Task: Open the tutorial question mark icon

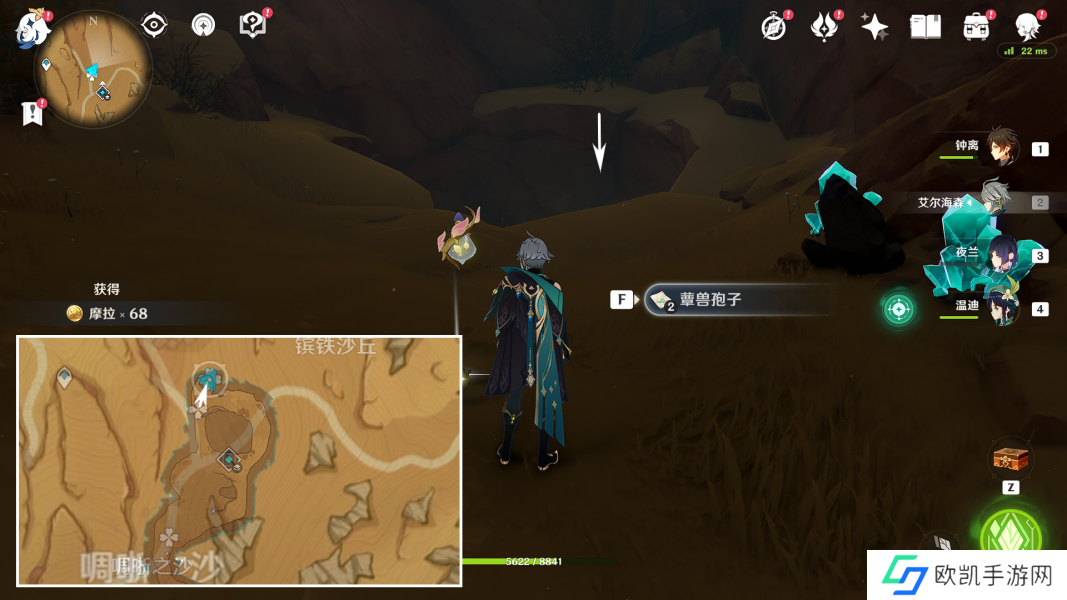Action: [253, 25]
